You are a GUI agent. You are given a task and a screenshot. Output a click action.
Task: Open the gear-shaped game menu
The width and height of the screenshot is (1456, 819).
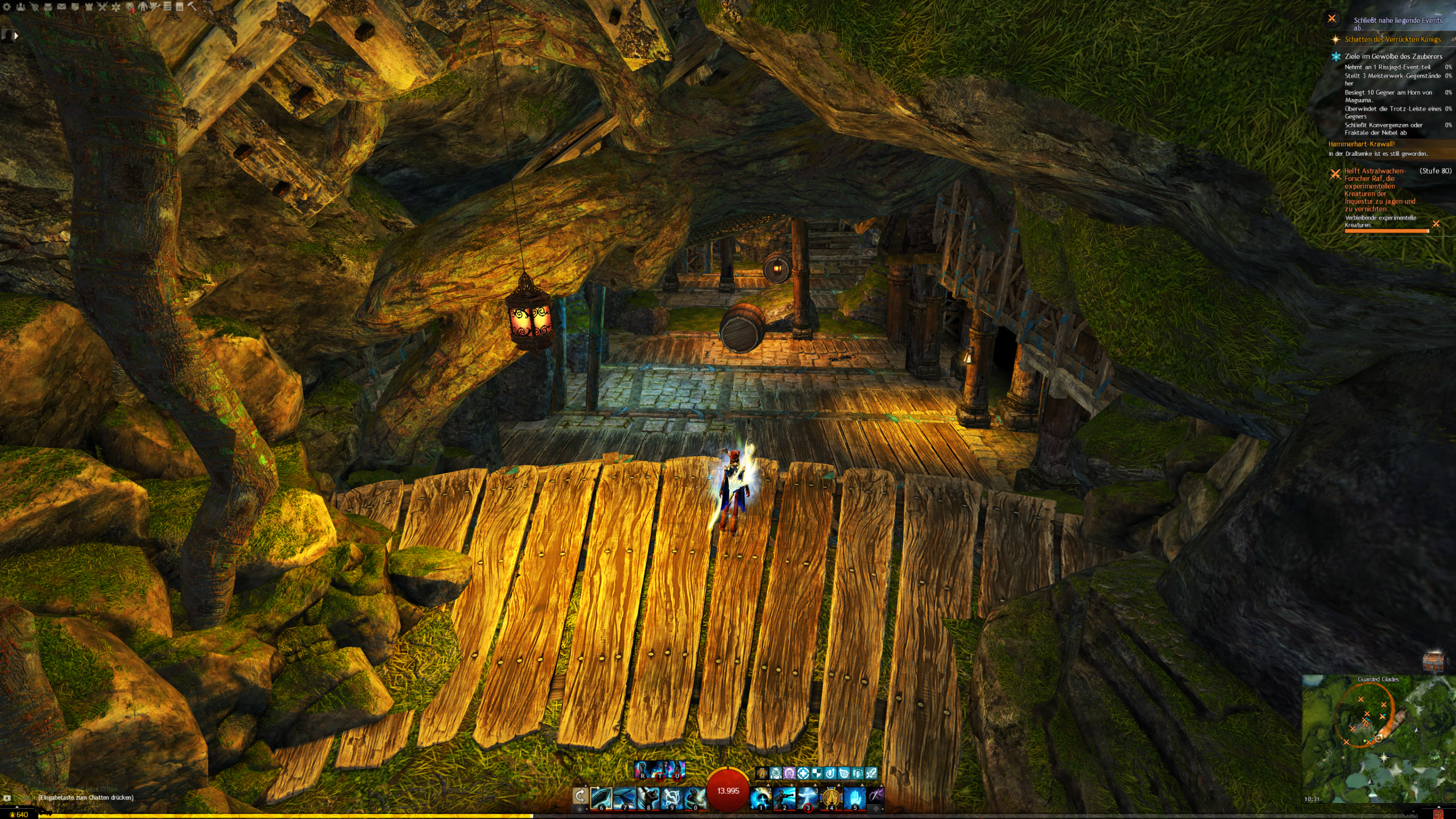coord(7,7)
